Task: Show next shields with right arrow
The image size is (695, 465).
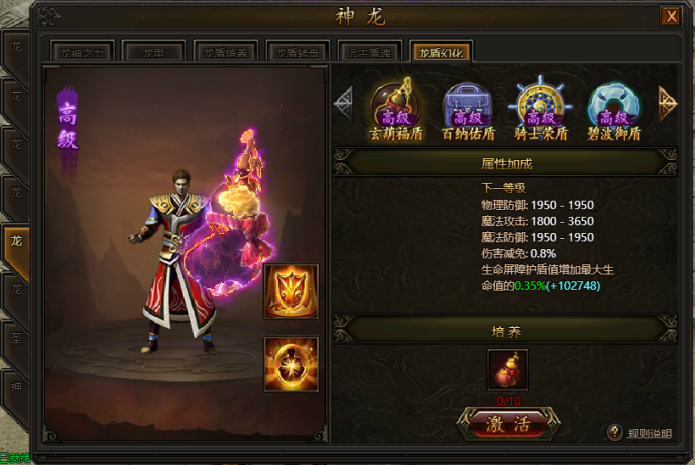Action: coord(667,100)
